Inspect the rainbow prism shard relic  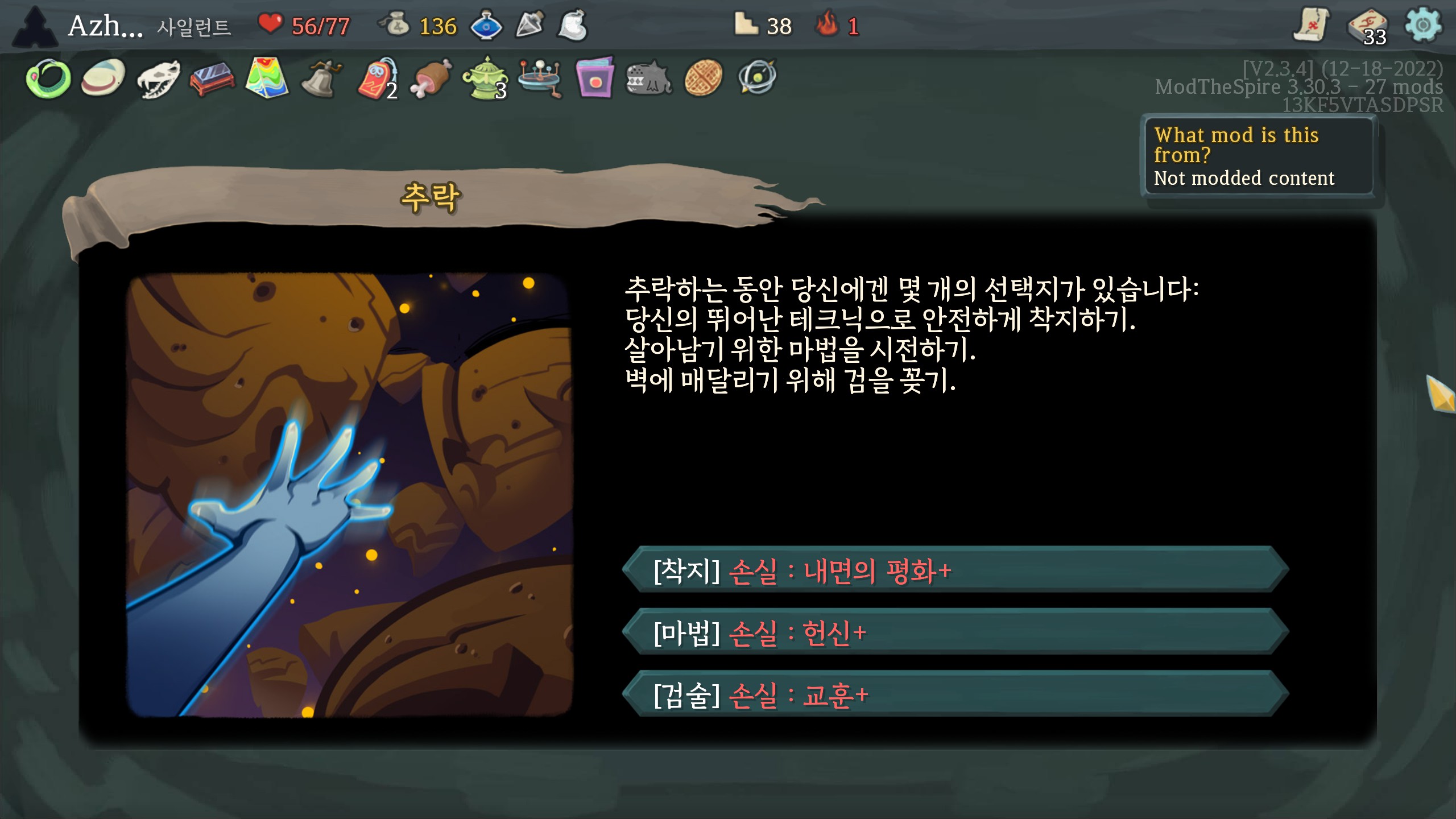[267, 77]
